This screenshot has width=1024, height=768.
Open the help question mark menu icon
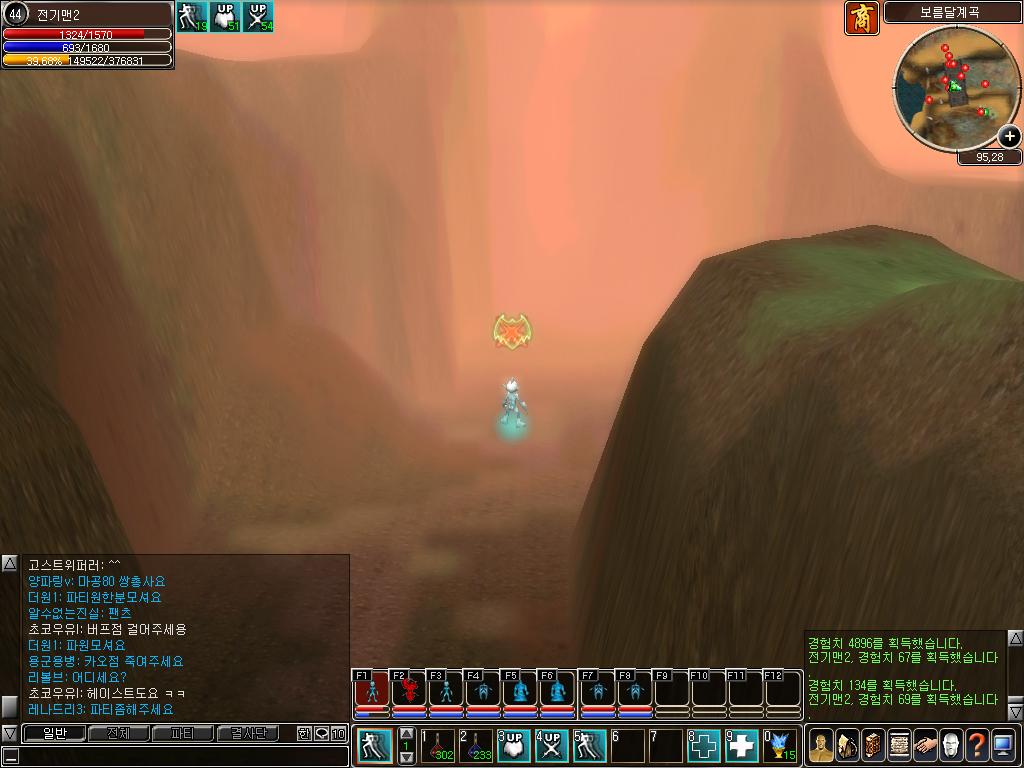pos(977,745)
